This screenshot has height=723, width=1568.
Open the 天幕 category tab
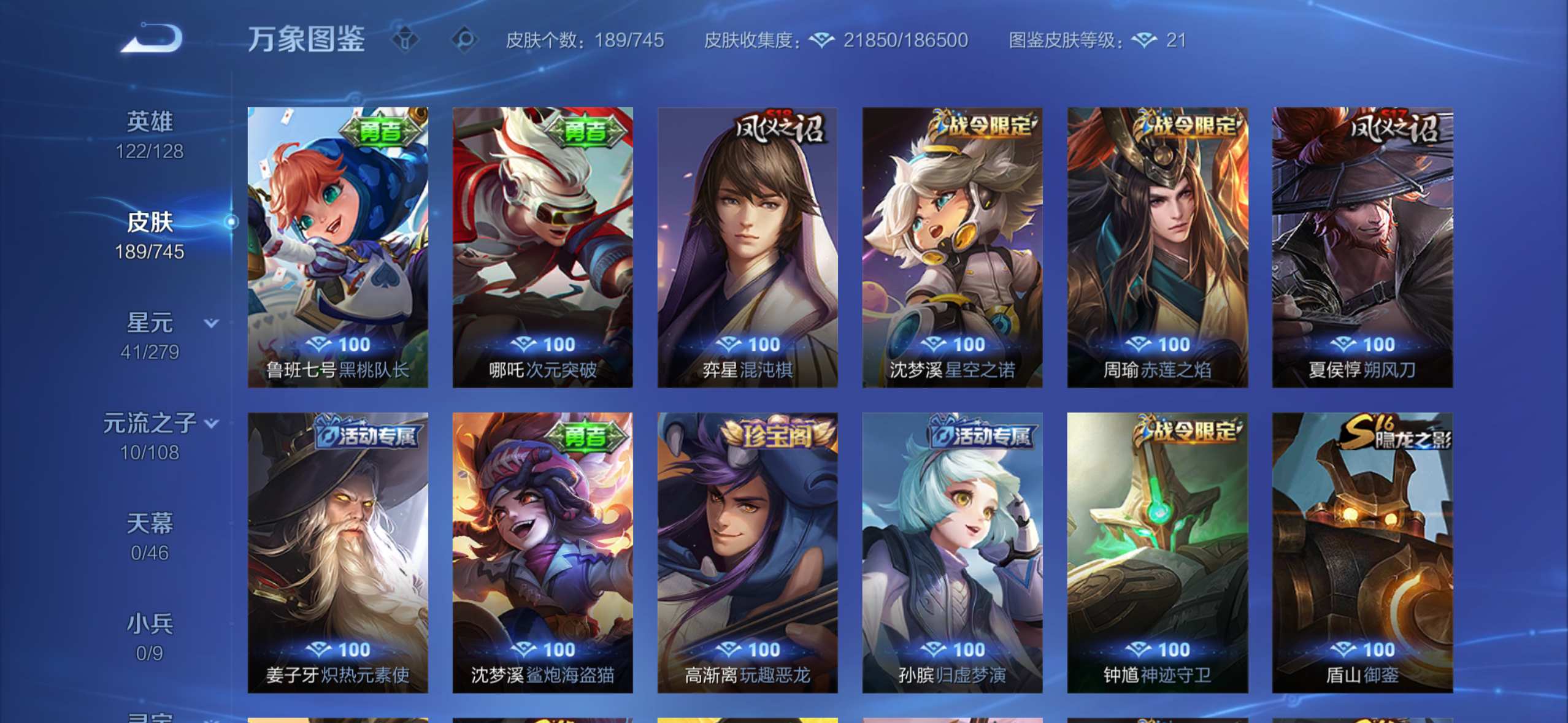click(150, 537)
